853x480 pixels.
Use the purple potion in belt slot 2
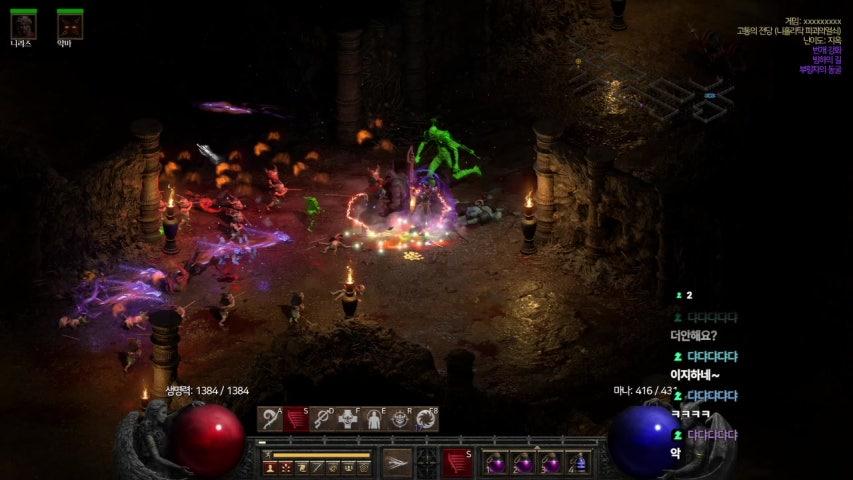tap(523, 463)
